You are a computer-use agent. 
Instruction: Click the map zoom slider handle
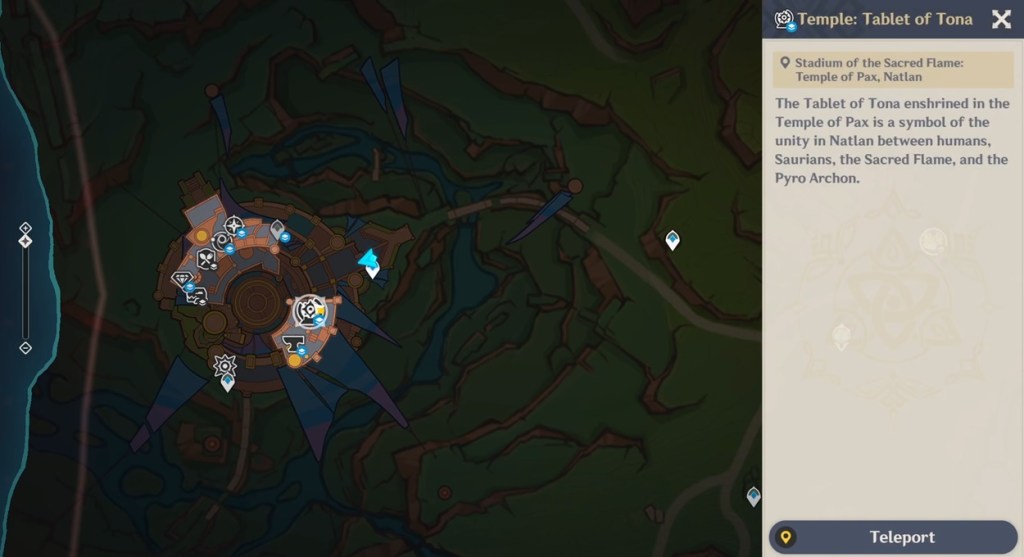tap(26, 241)
